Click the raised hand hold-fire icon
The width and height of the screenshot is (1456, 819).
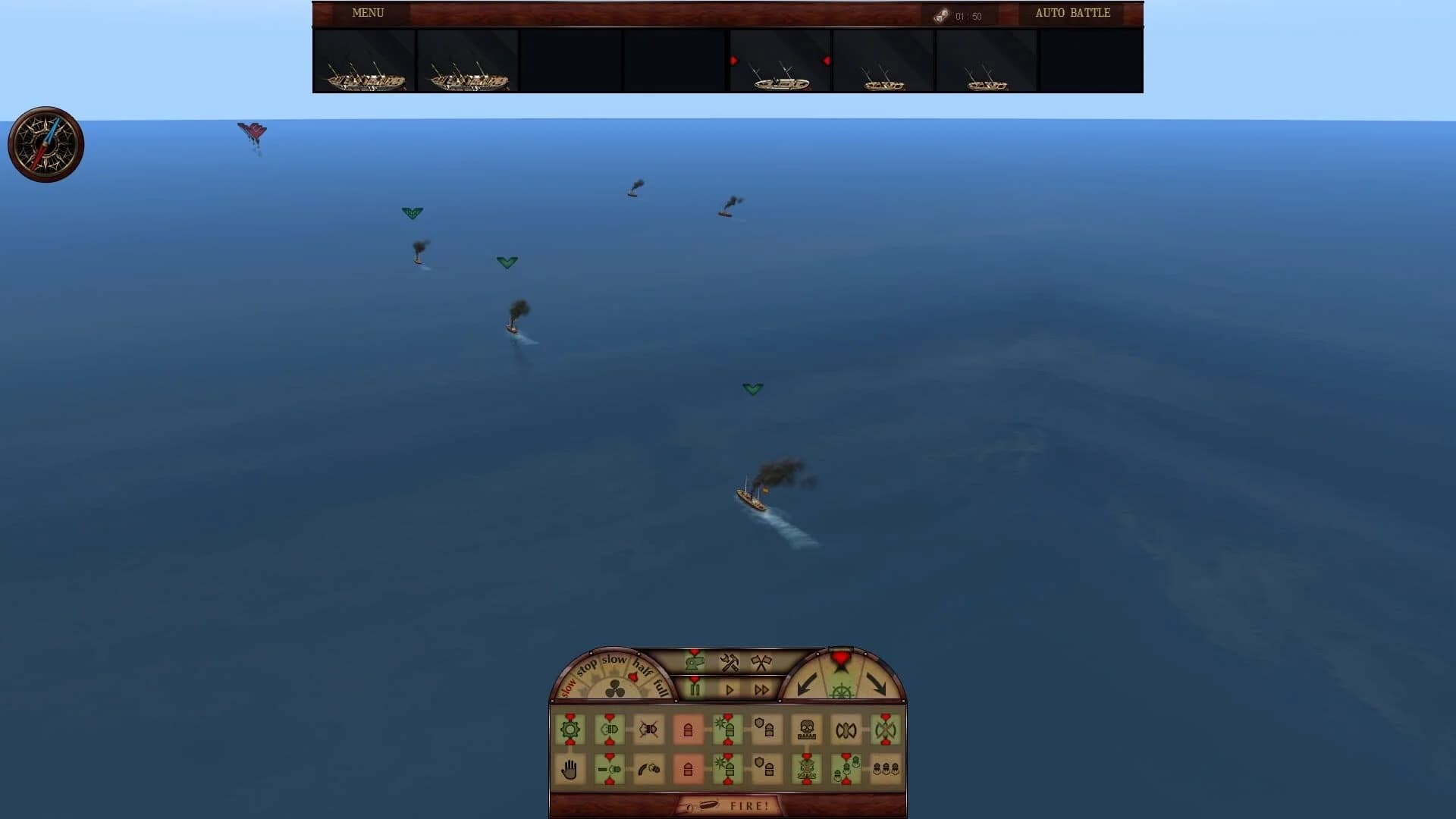[x=570, y=767]
